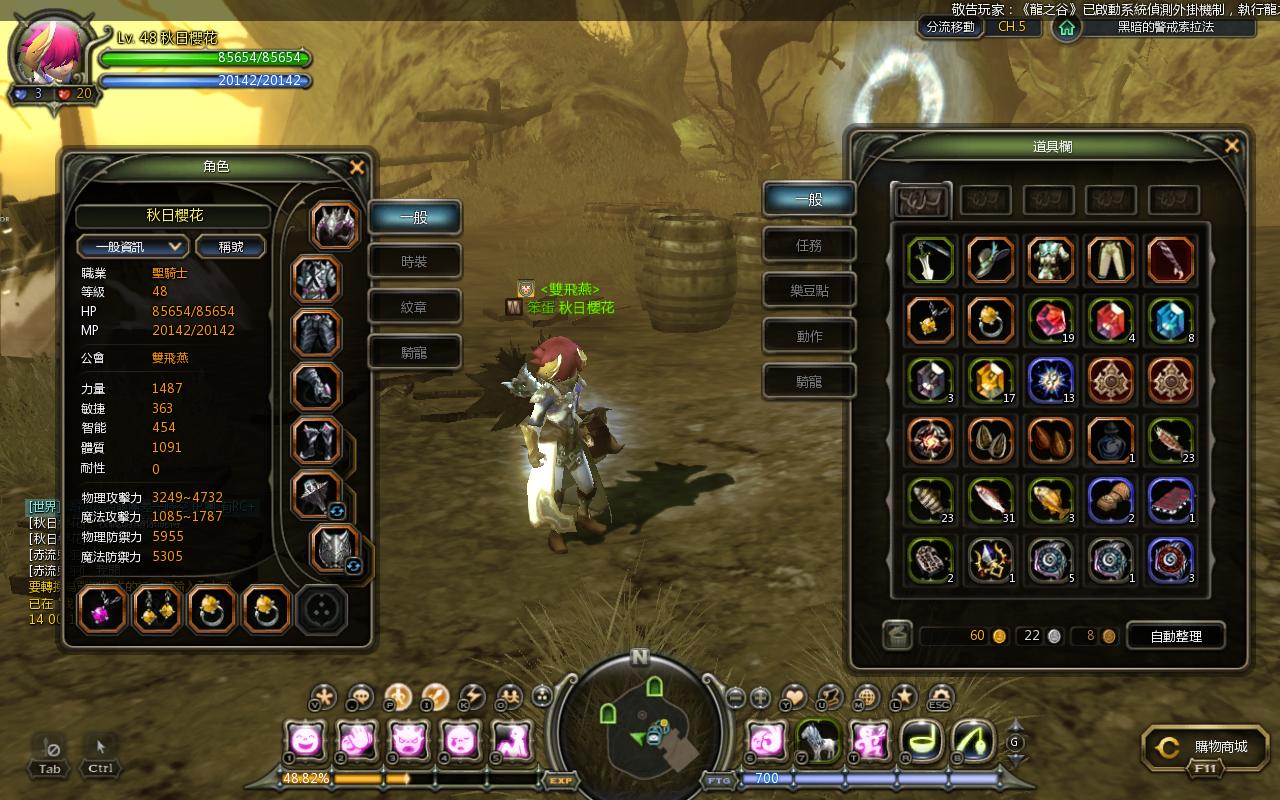Select the blue gem stack of 8
Screen dimensions: 1280x800
pyautogui.click(x=1170, y=320)
